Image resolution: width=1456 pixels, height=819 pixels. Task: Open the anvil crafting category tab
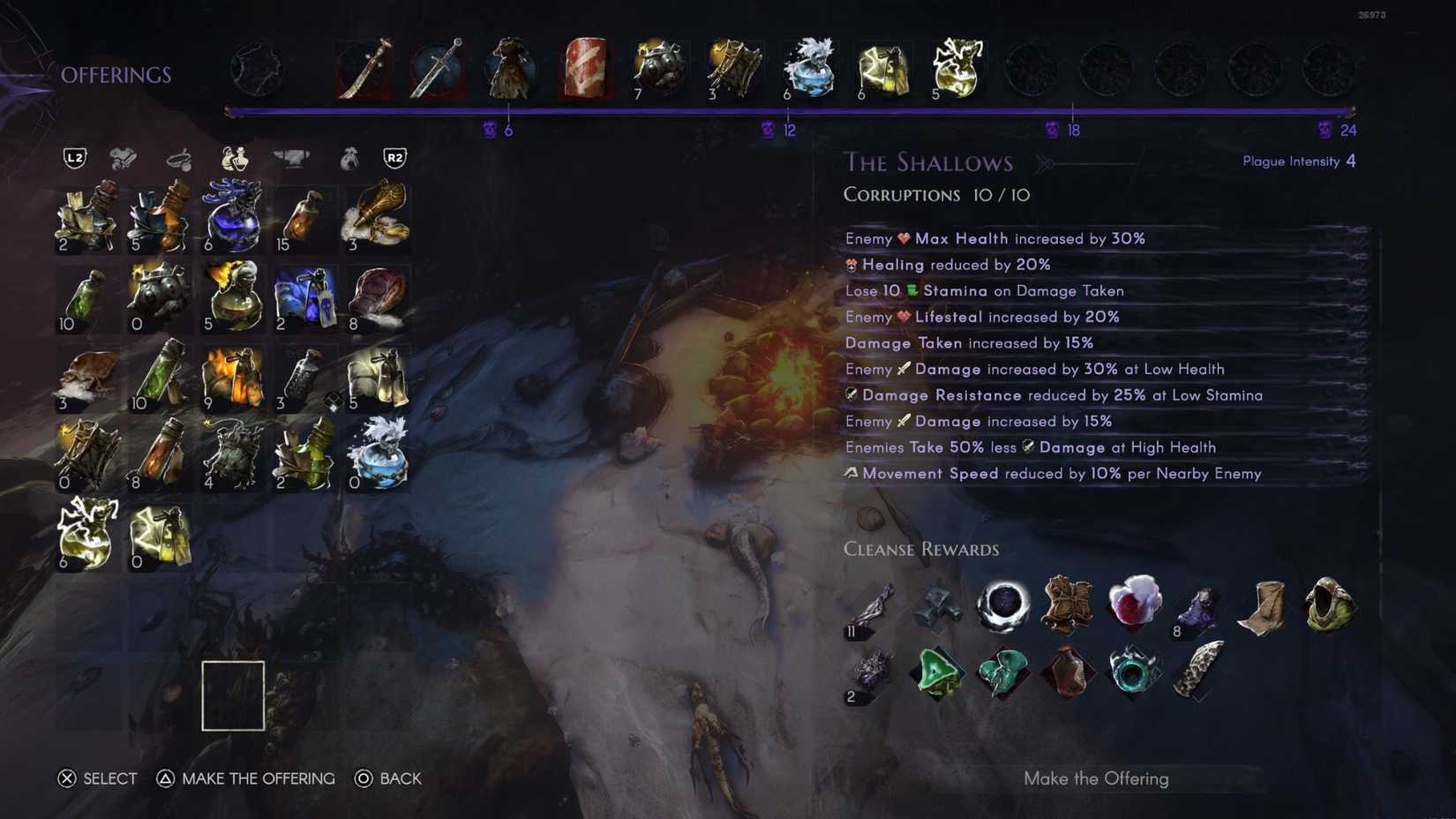[x=293, y=157]
